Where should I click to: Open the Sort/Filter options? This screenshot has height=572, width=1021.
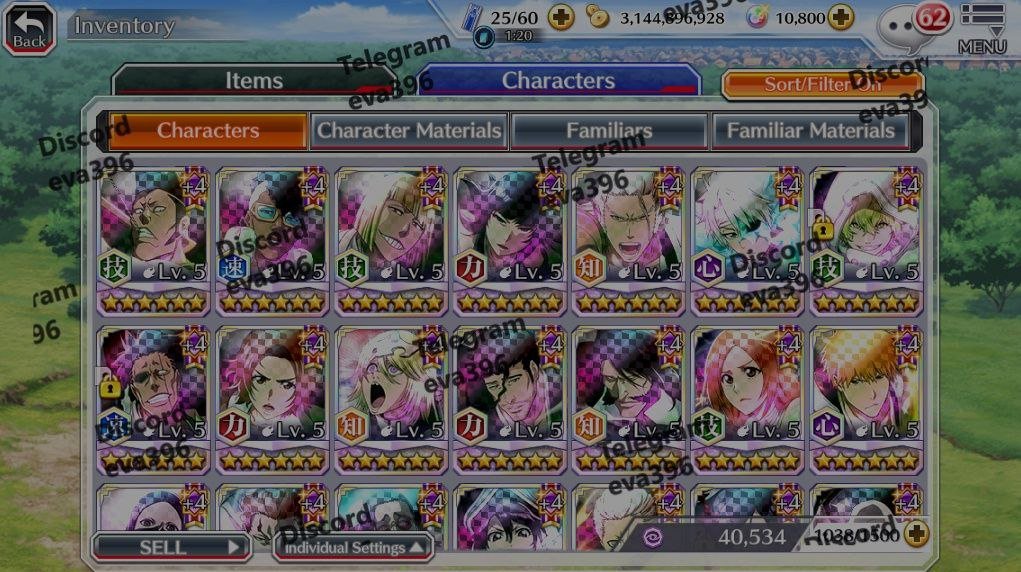click(822, 84)
